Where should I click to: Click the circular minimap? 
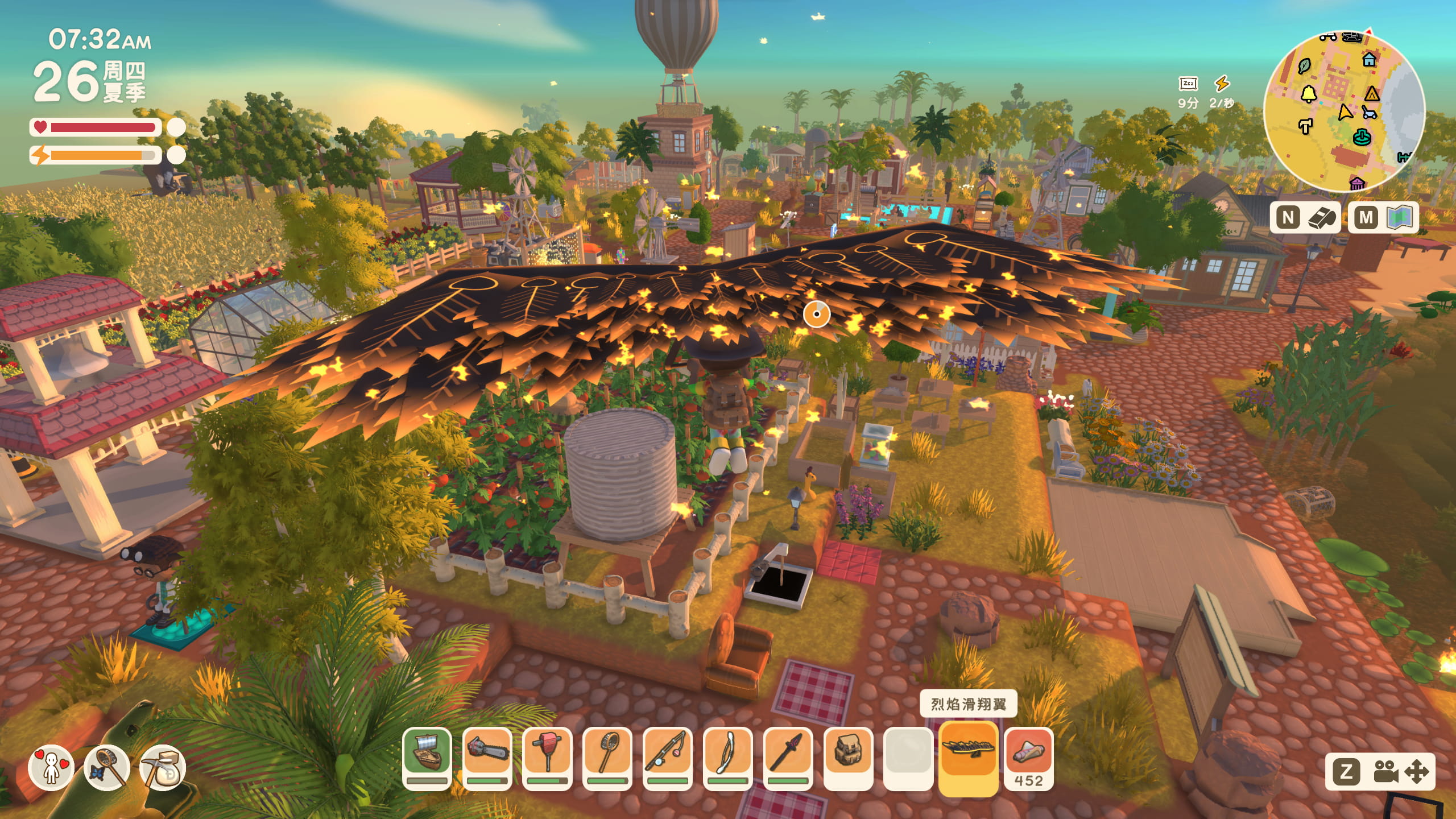pos(1344,111)
